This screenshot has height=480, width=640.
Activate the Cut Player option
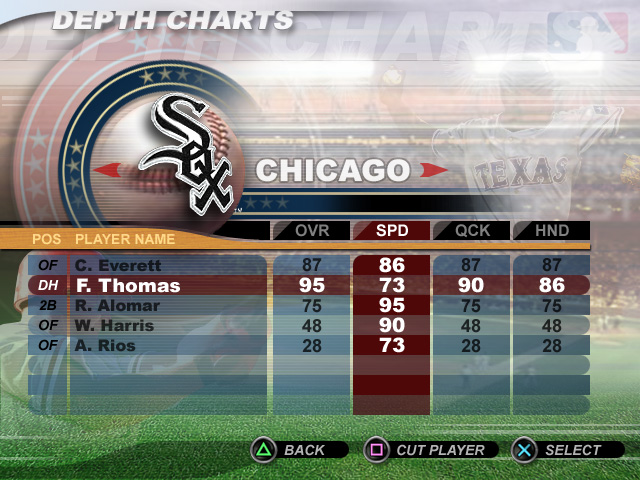pos(430,450)
